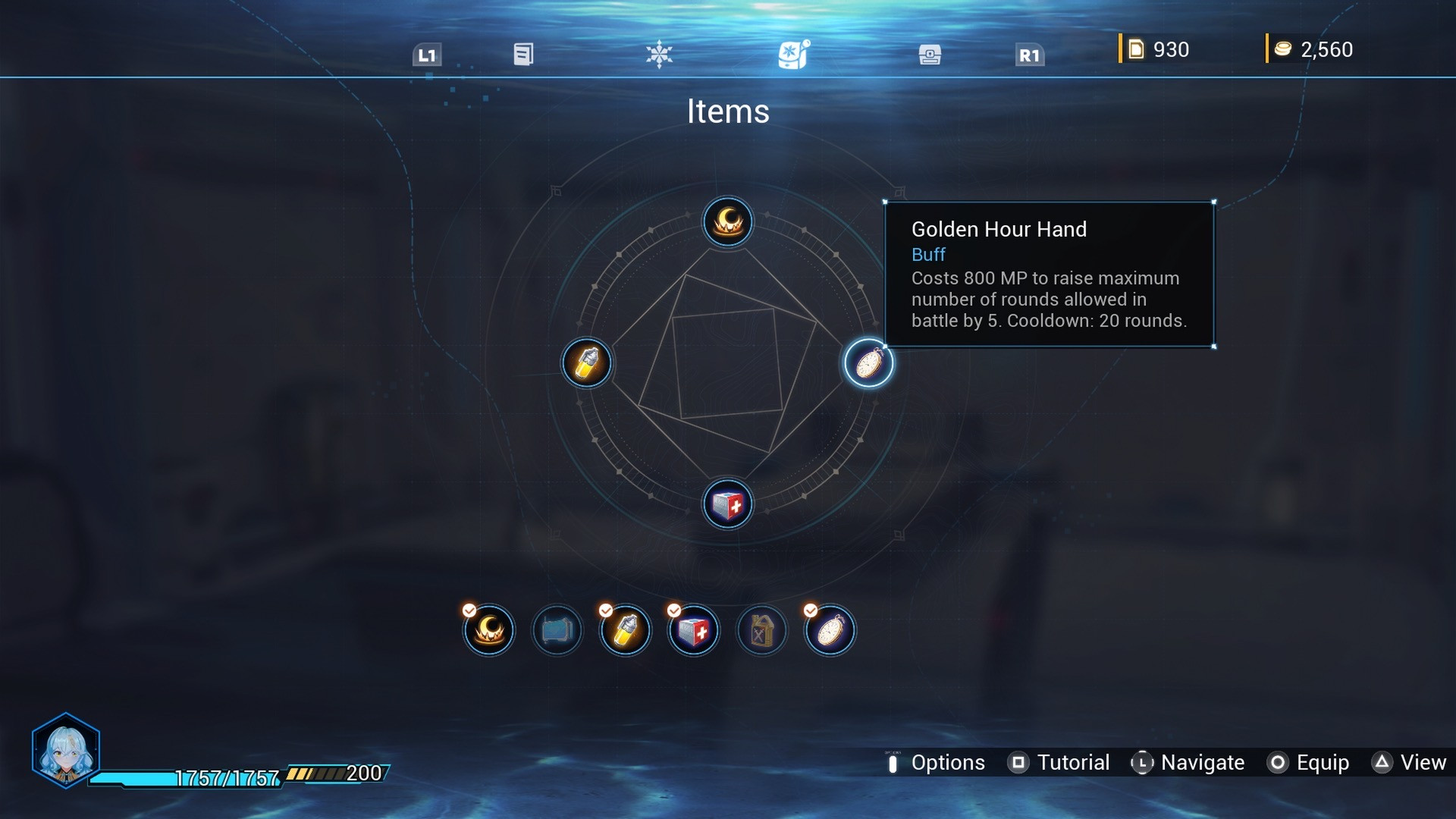Open the snowflake menu in the top bar
Image resolution: width=1456 pixels, height=819 pixels.
pyautogui.click(x=659, y=54)
